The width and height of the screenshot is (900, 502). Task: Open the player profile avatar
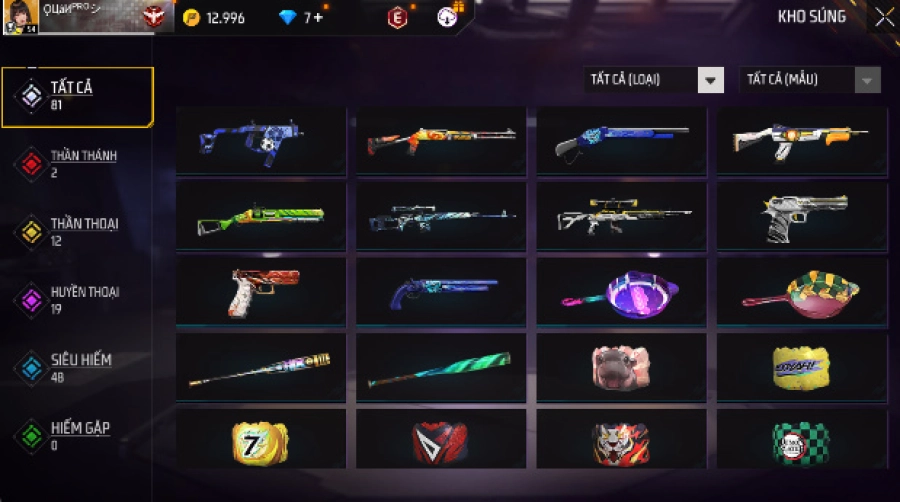tap(20, 17)
